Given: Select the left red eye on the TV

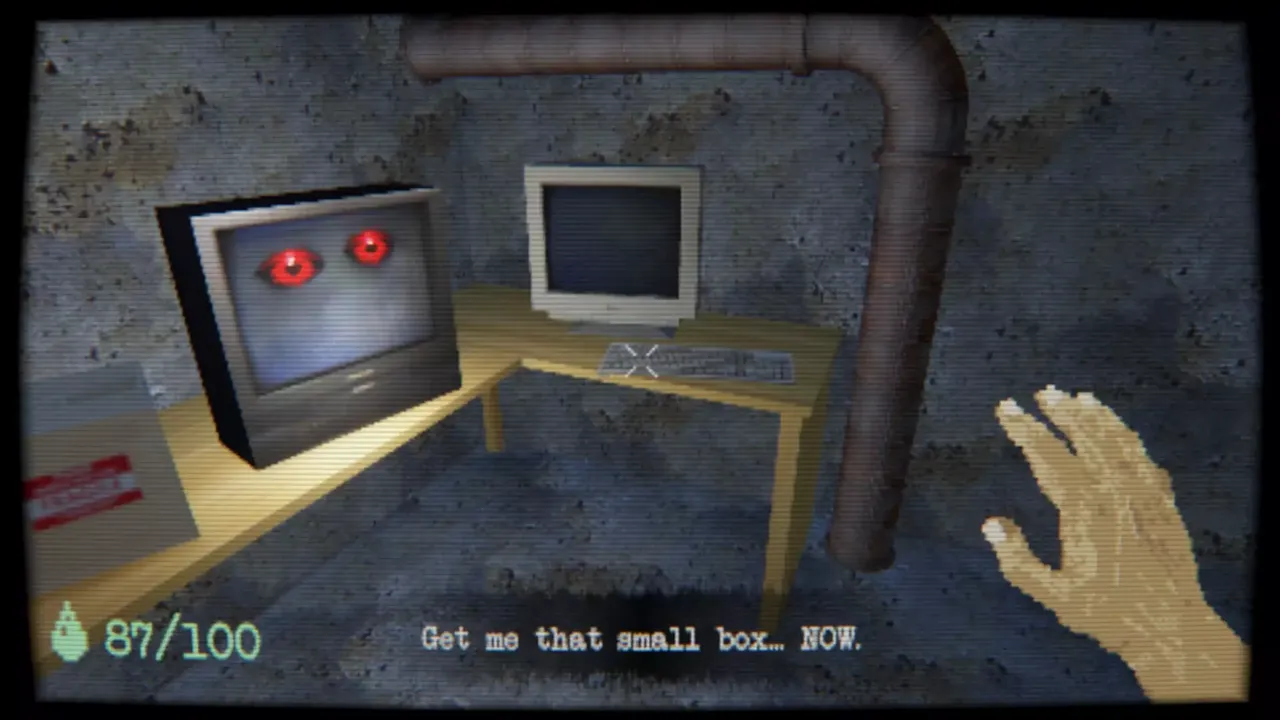Looking at the screenshot, I should click(x=288, y=263).
